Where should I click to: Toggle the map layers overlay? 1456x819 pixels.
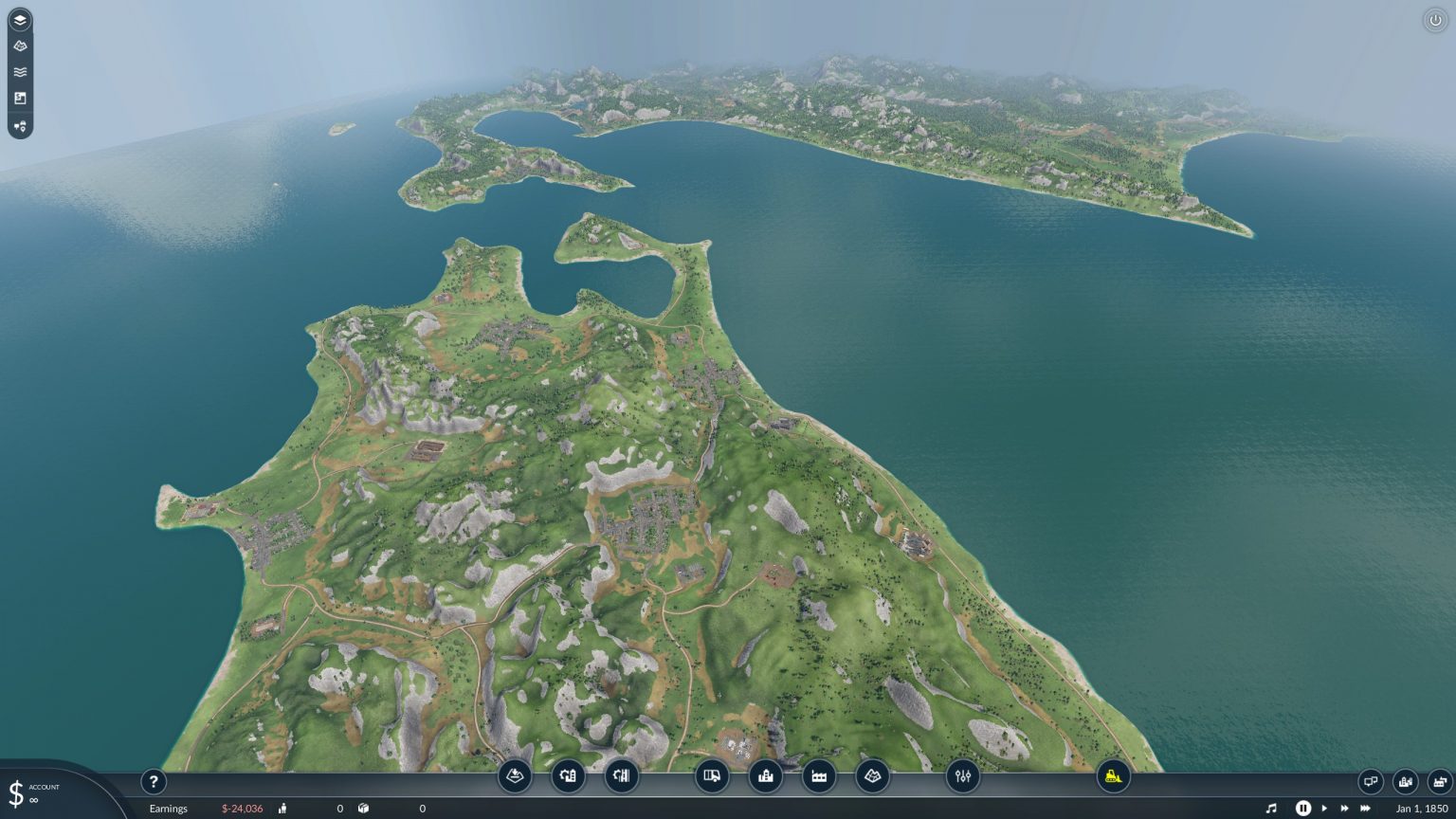[x=21, y=18]
